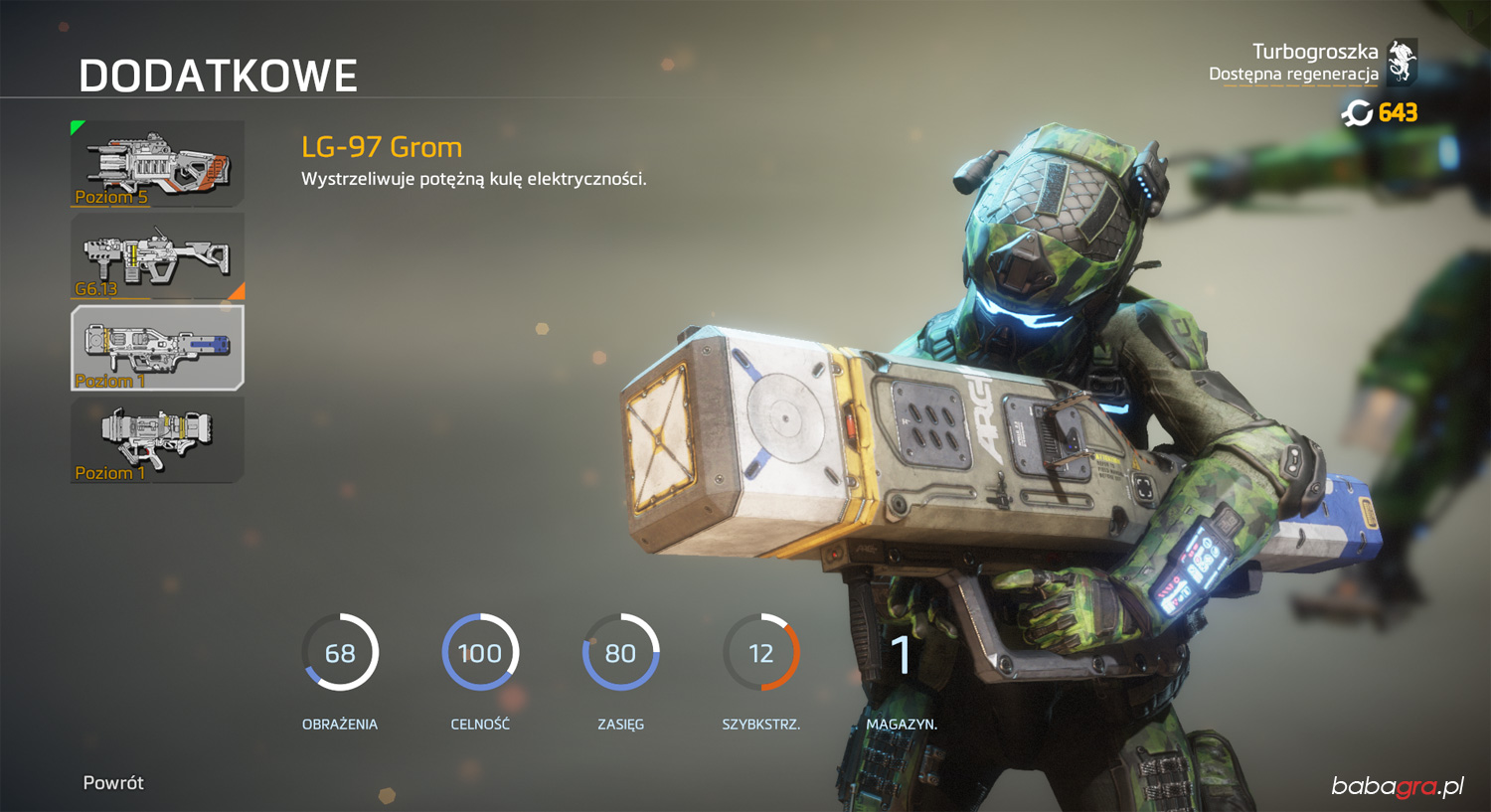This screenshot has width=1491, height=812.
Task: Select the Poziom 5 weapon slot
Action: click(157, 164)
